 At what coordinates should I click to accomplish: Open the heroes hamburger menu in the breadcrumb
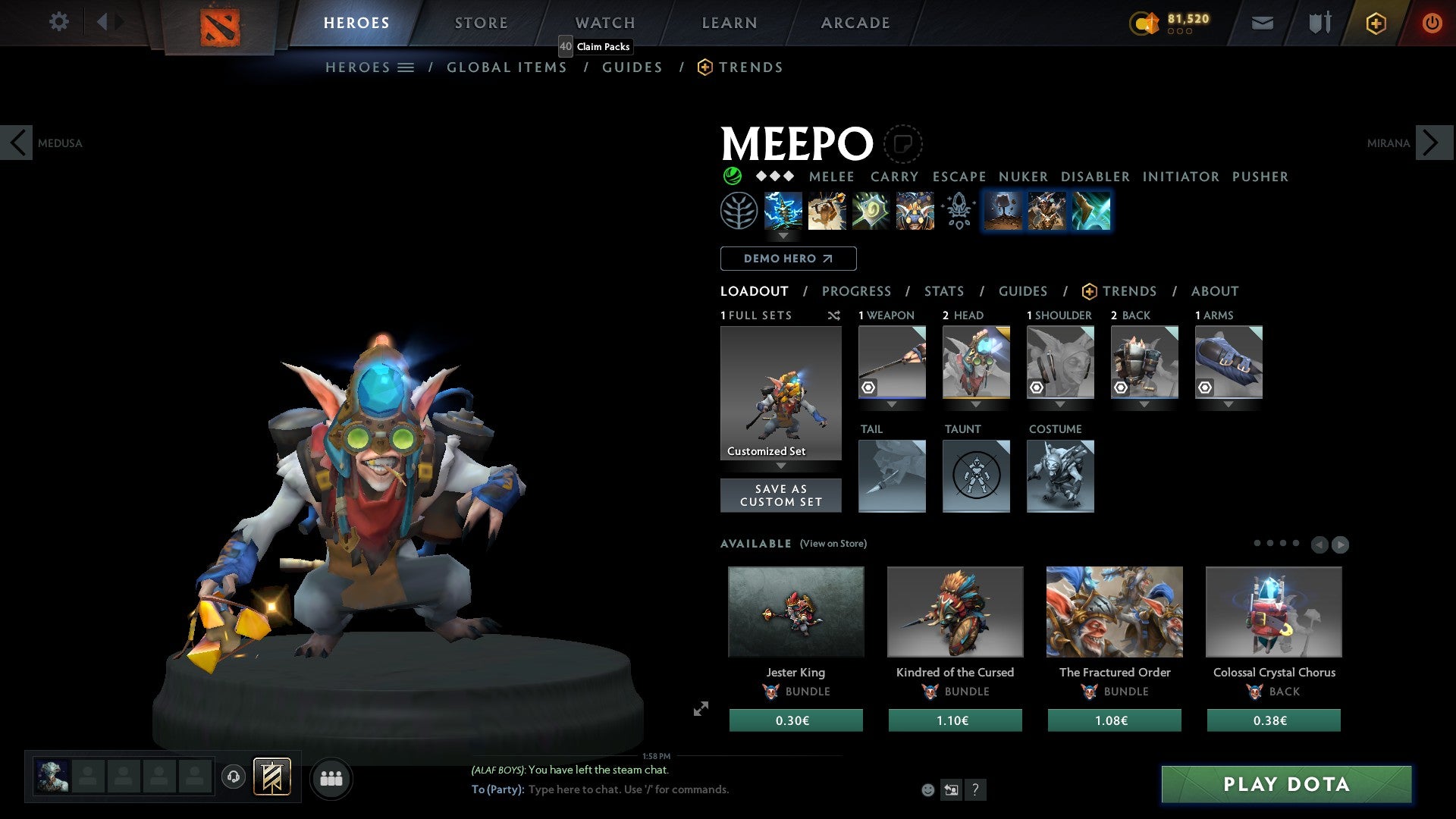click(406, 67)
